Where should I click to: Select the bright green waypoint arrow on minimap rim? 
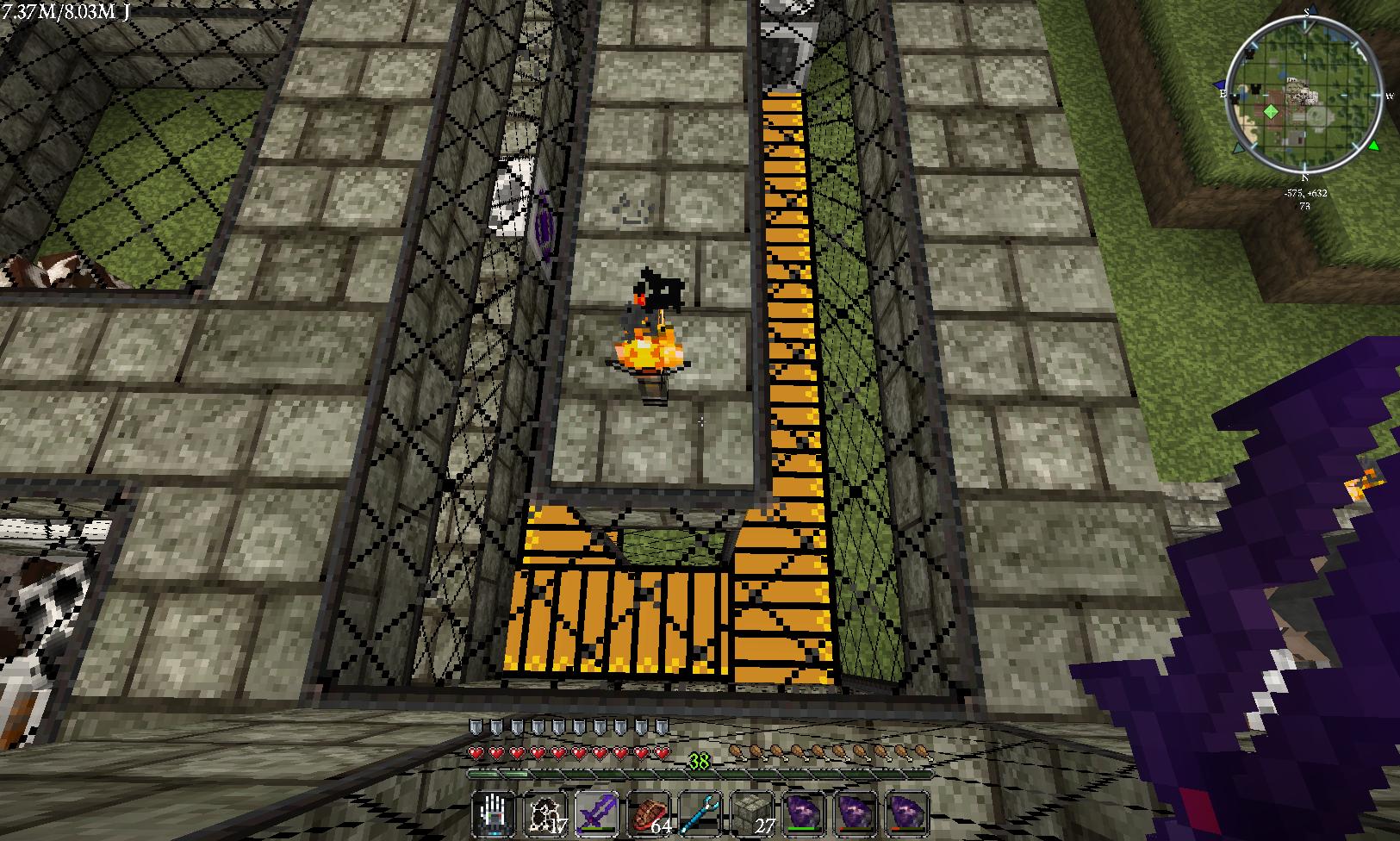(1373, 145)
